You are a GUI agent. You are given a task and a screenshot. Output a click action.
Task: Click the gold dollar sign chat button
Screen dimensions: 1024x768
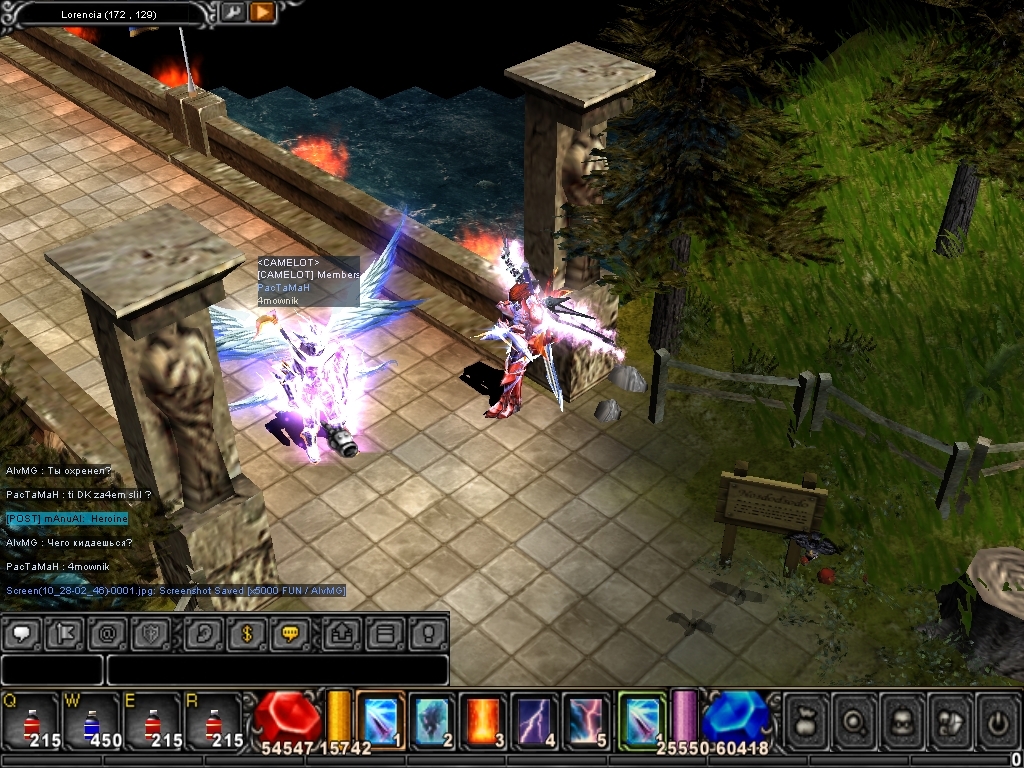245,633
